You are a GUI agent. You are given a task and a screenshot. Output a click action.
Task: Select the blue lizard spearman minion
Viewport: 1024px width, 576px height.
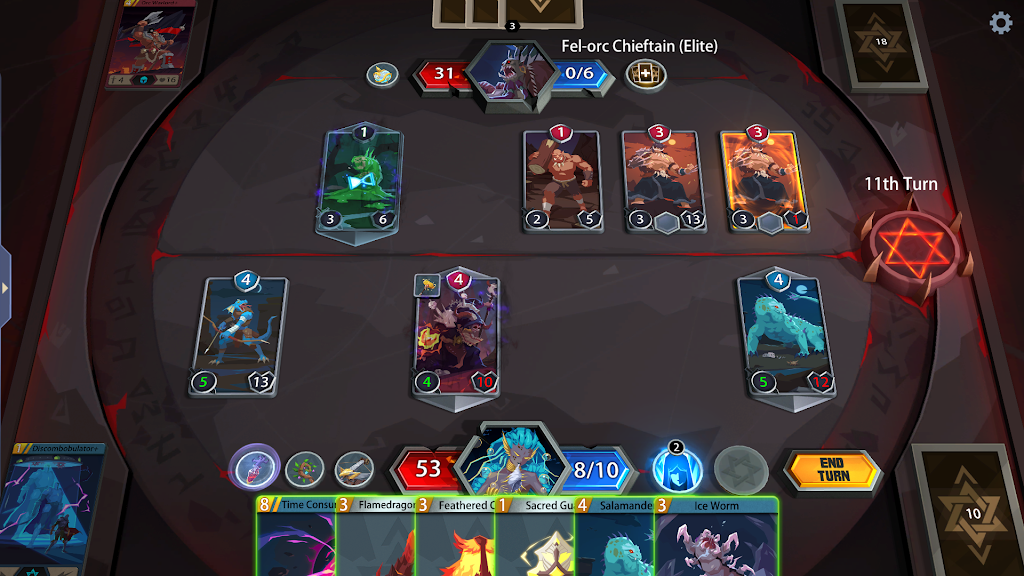239,336
